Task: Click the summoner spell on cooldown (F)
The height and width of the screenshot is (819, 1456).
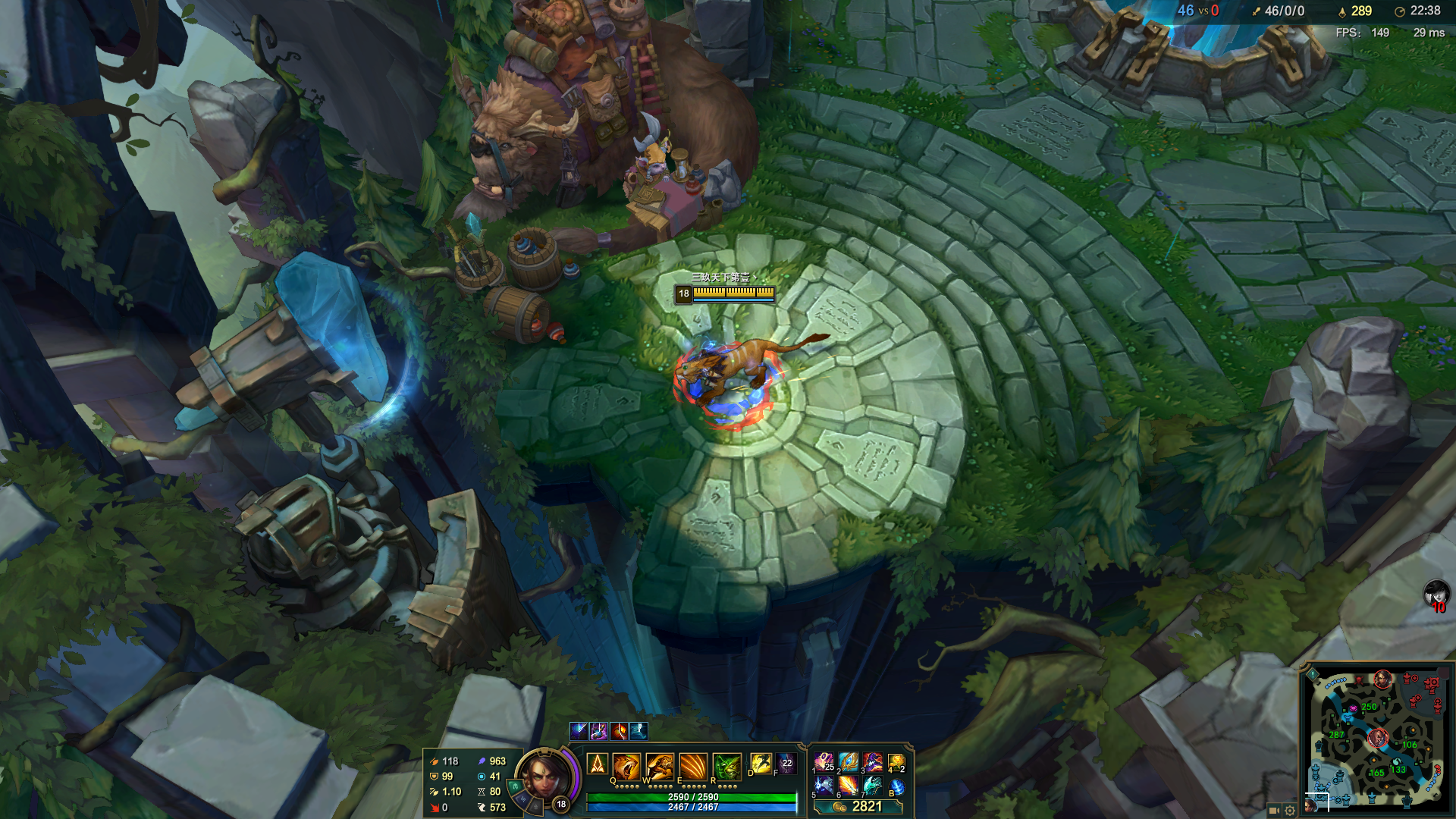Action: (x=786, y=764)
